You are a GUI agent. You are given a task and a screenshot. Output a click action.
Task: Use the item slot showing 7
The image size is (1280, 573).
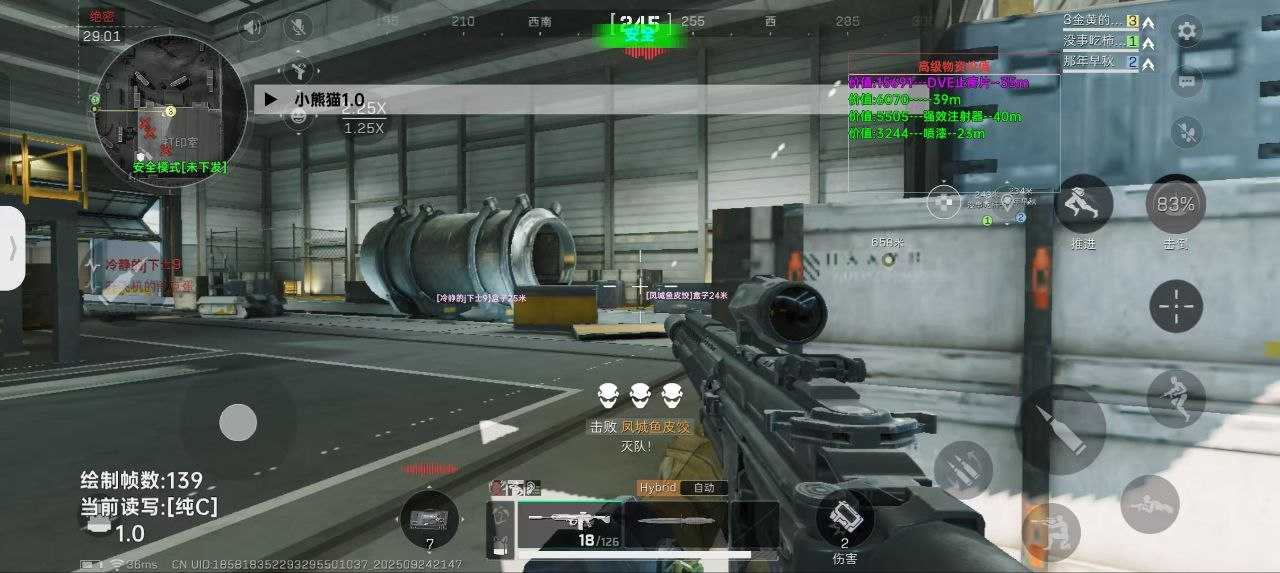(430, 521)
